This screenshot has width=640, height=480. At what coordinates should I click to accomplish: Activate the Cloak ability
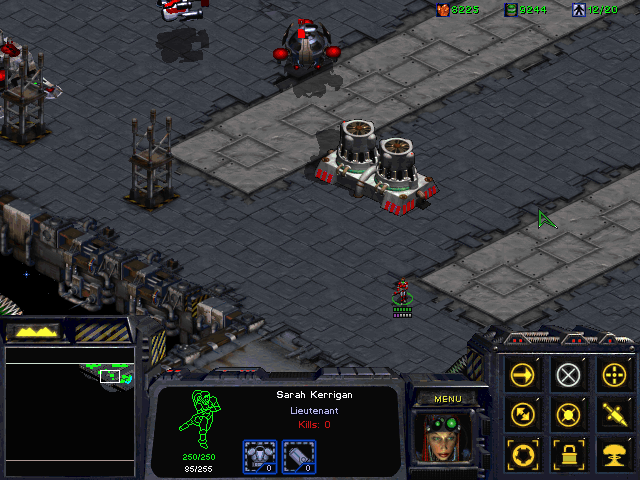(x=524, y=450)
